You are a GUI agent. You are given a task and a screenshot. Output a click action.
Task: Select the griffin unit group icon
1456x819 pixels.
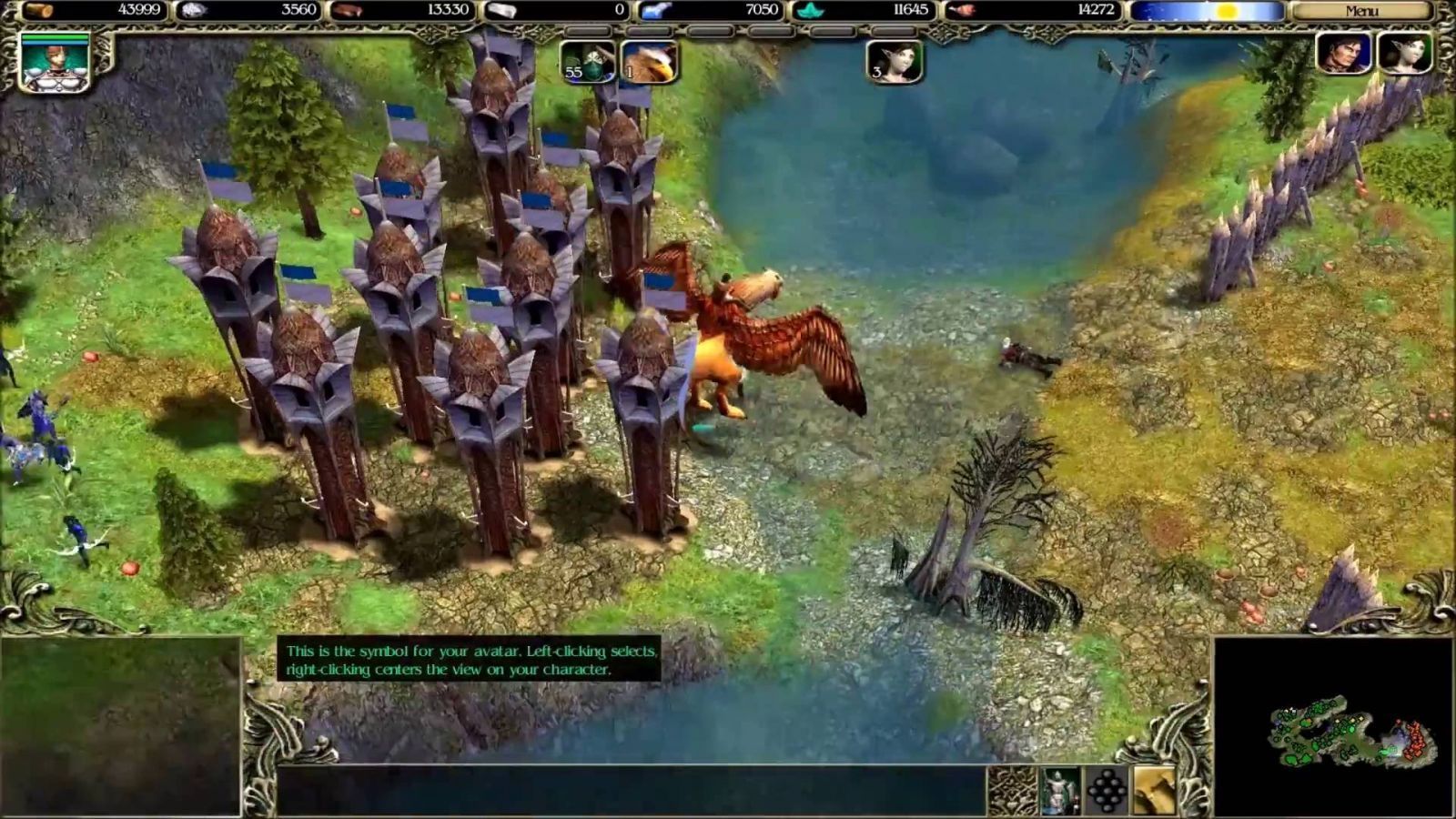click(649, 62)
